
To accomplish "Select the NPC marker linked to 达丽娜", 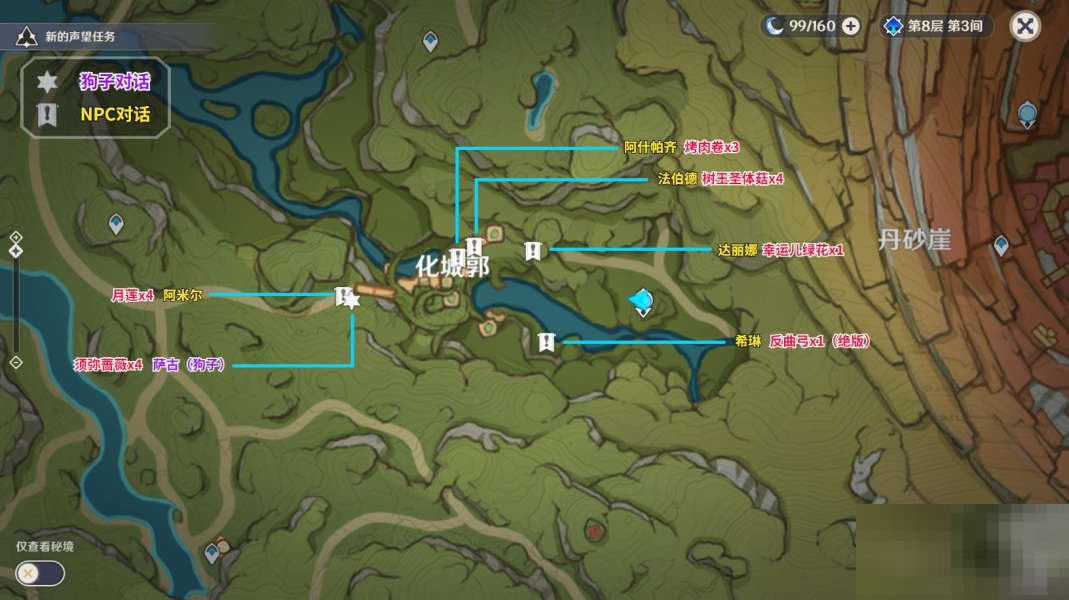I will (534, 250).
